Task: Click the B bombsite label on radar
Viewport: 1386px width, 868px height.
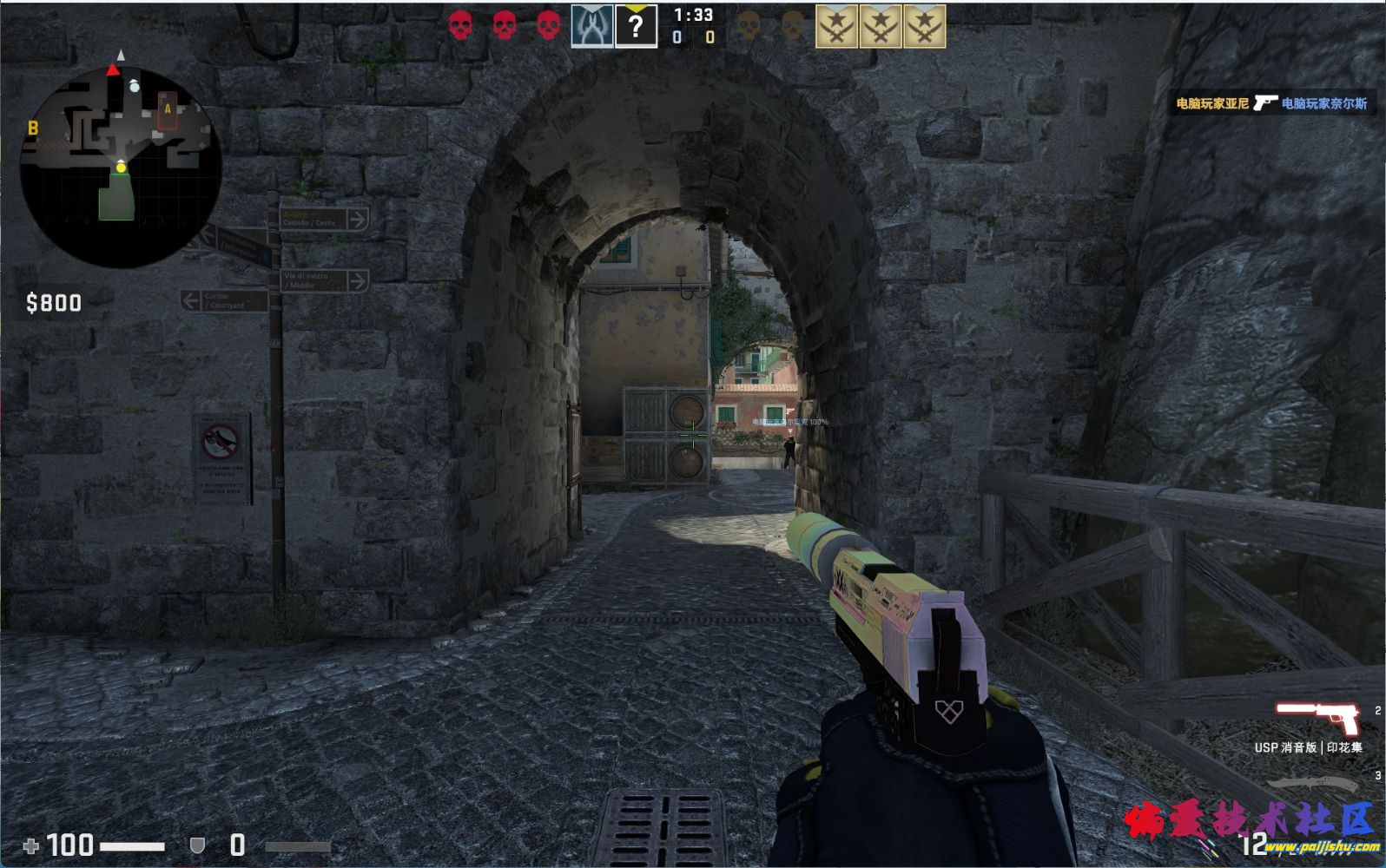Action: pyautogui.click(x=33, y=128)
